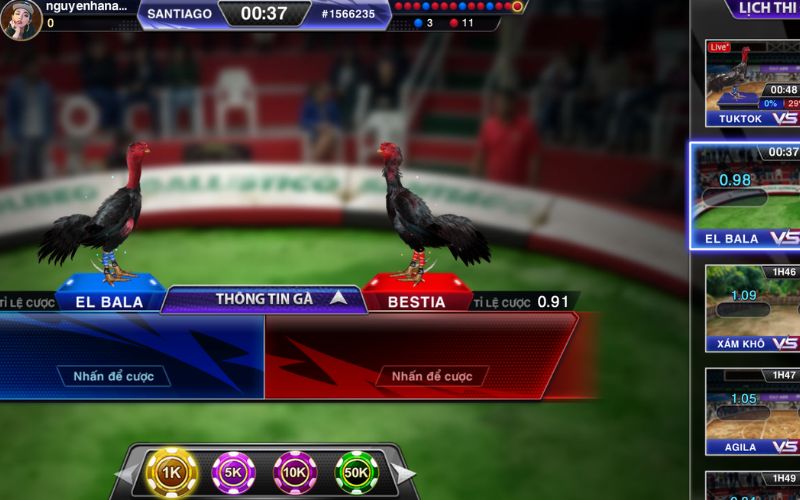Open the LỊCH THI schedule header
800x500 pixels.
pyautogui.click(x=764, y=10)
